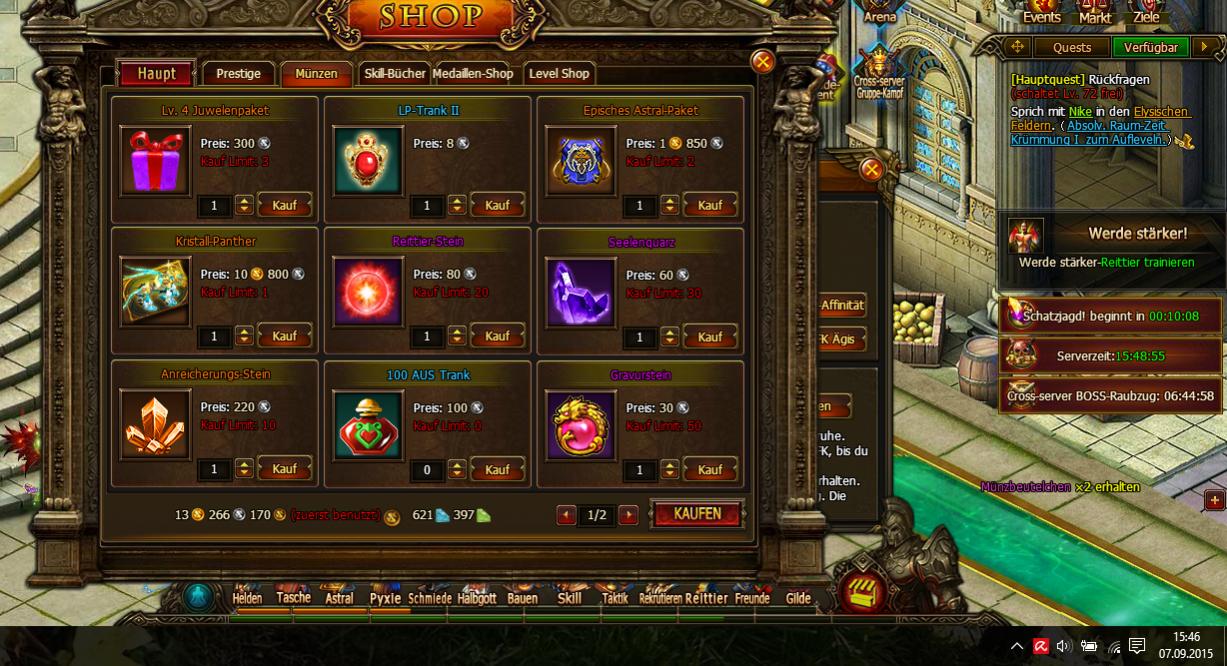This screenshot has width=1227, height=666.
Task: Follow the Nike quest link
Action: (1078, 112)
